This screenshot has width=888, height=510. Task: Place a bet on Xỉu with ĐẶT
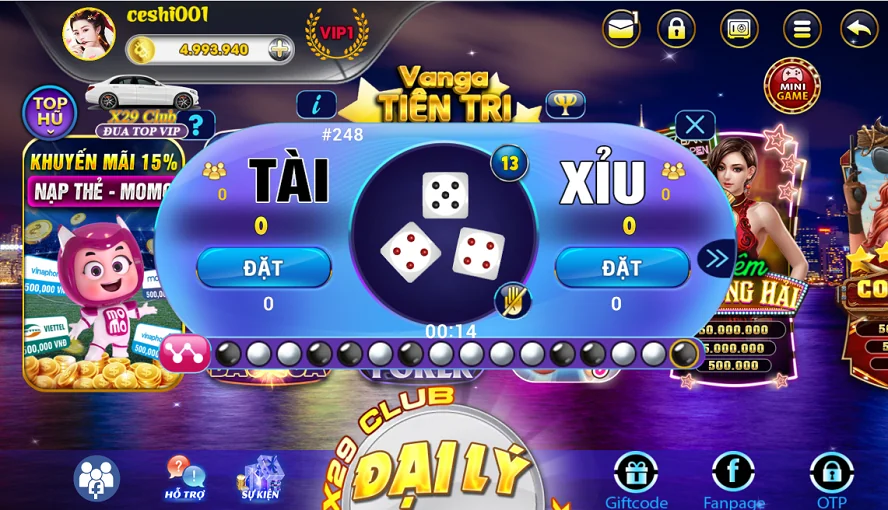click(x=622, y=268)
